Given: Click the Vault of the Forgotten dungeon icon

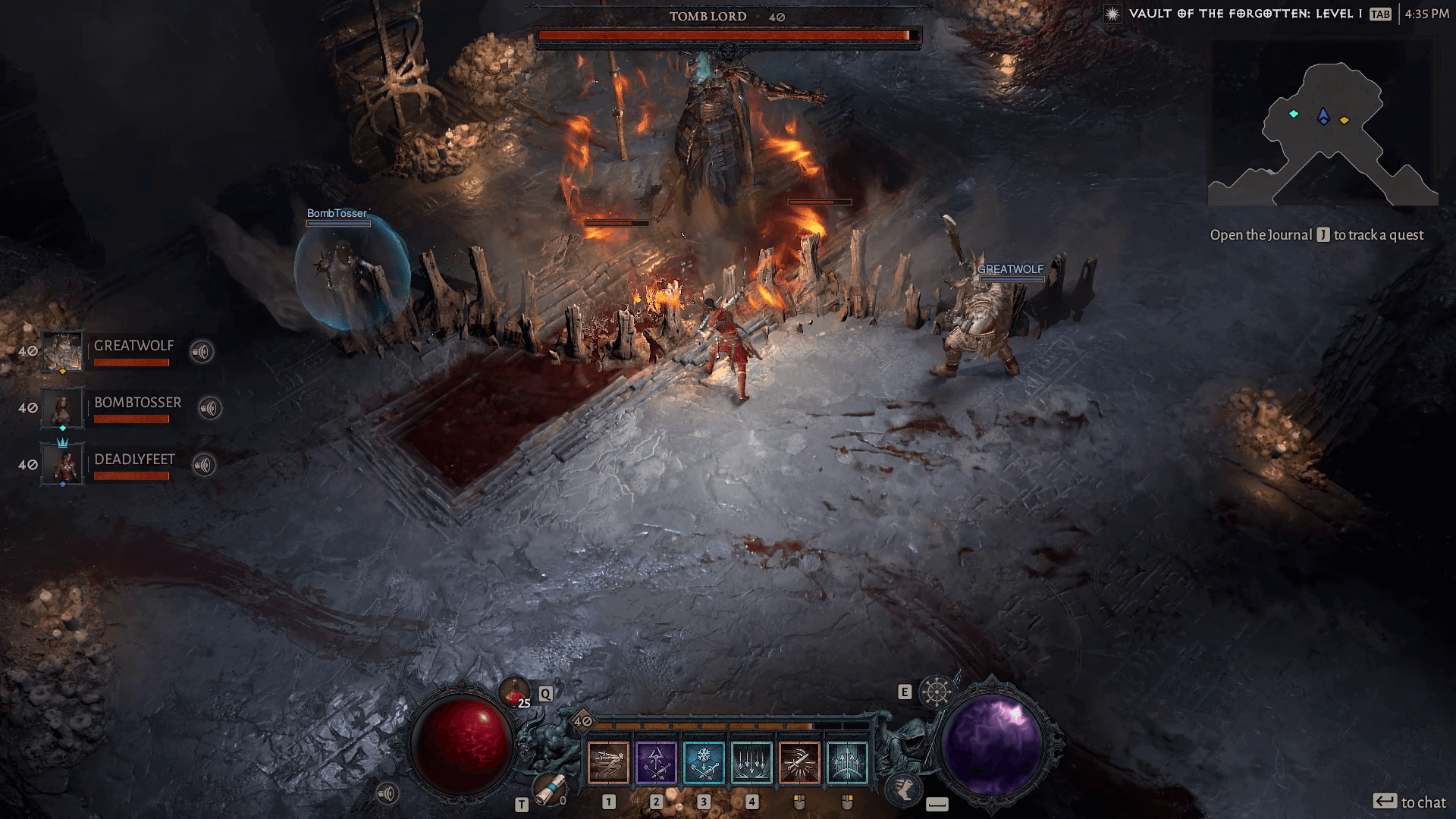Looking at the screenshot, I should point(1112,14).
